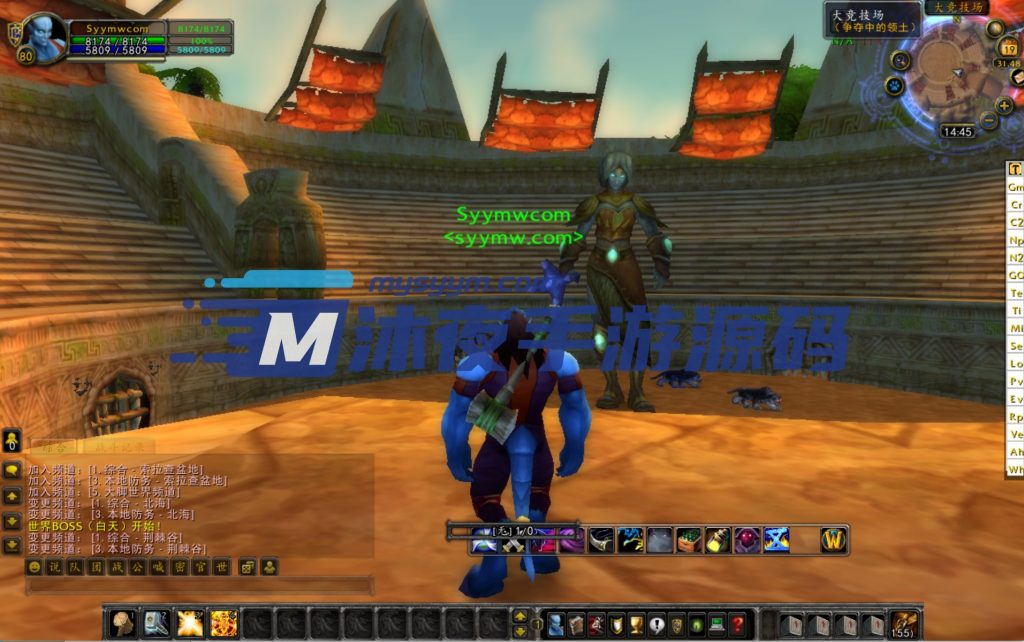Open the chat speech bubble menu button
The image size is (1024, 642).
tap(12, 470)
